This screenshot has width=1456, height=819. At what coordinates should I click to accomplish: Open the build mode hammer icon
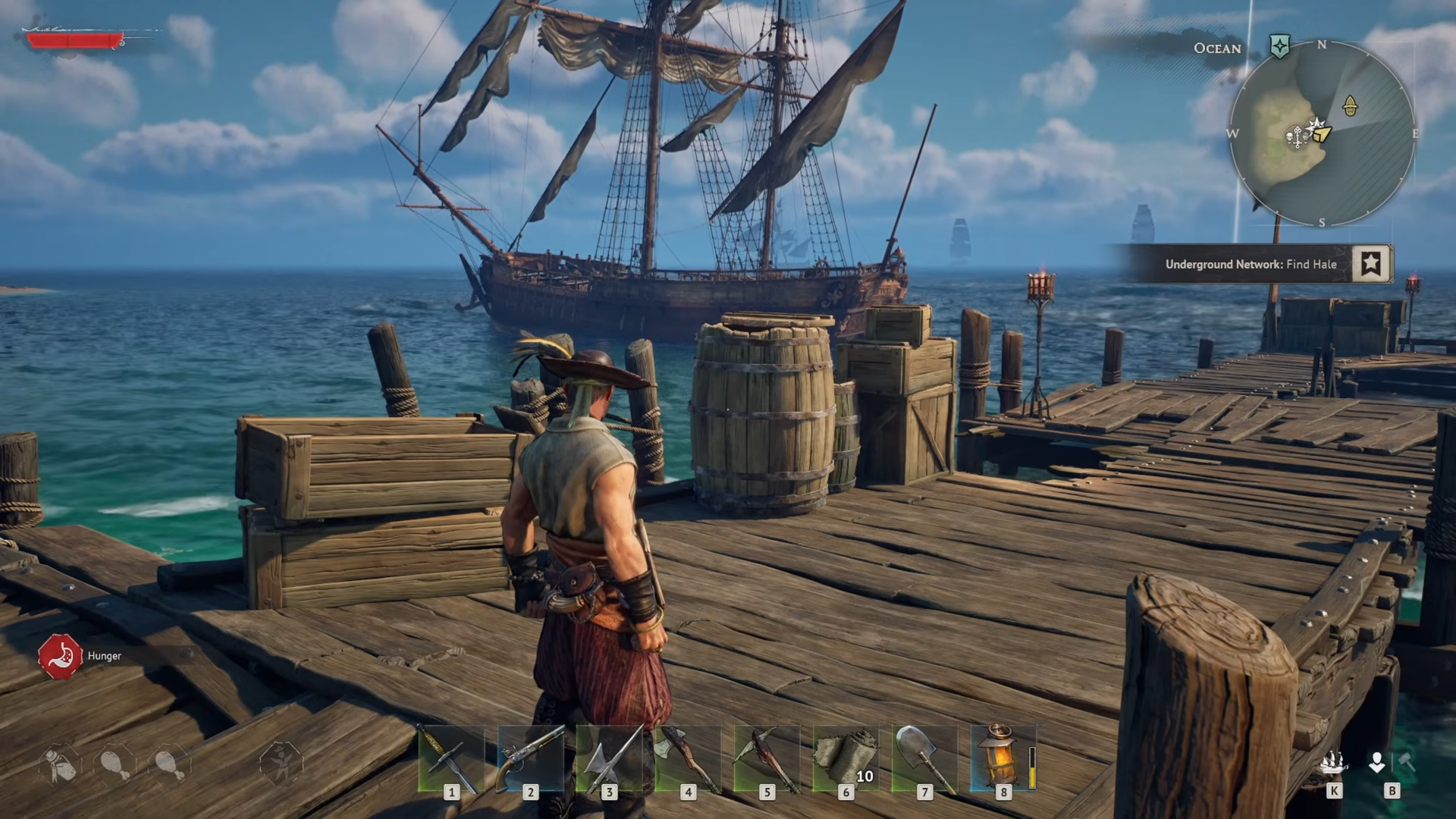pyautogui.click(x=1407, y=762)
